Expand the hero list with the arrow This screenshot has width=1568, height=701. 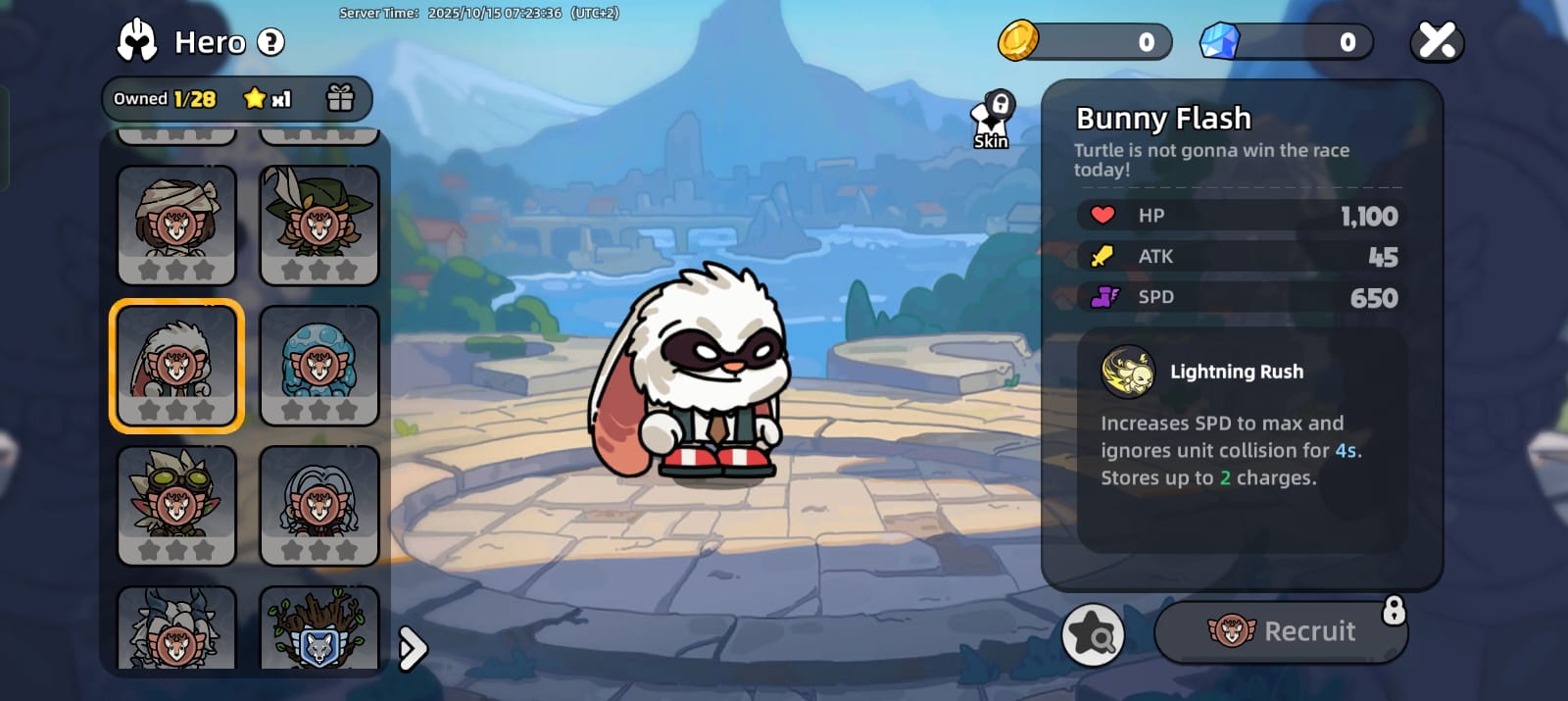tap(413, 648)
